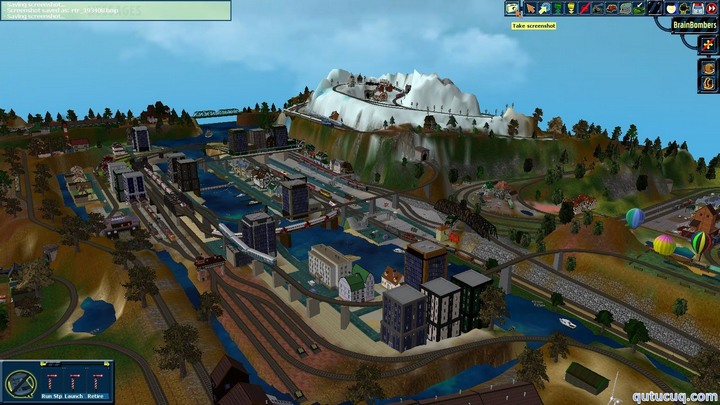This screenshot has width=720, height=405.
Task: Click the fast-forward button
Action: [x=711, y=8]
